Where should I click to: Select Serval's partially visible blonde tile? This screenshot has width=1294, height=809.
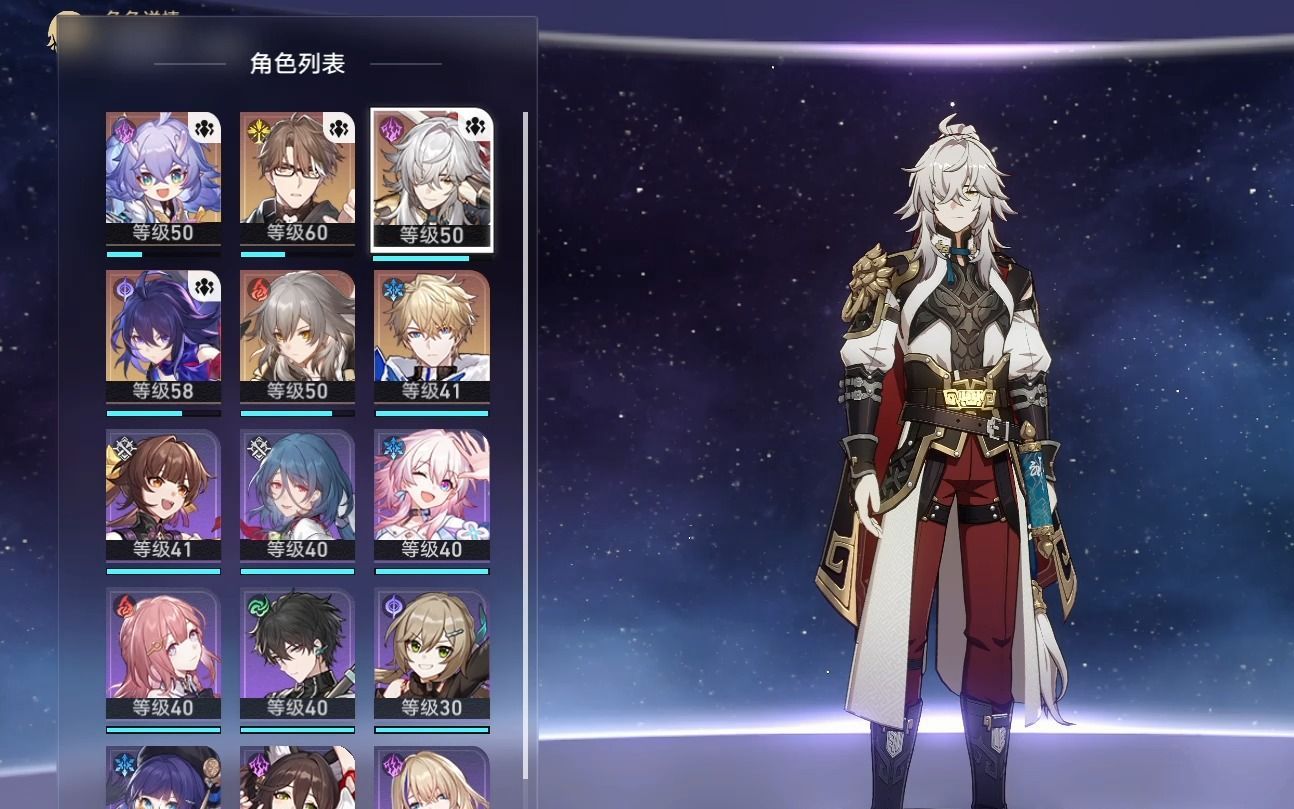tap(431, 778)
